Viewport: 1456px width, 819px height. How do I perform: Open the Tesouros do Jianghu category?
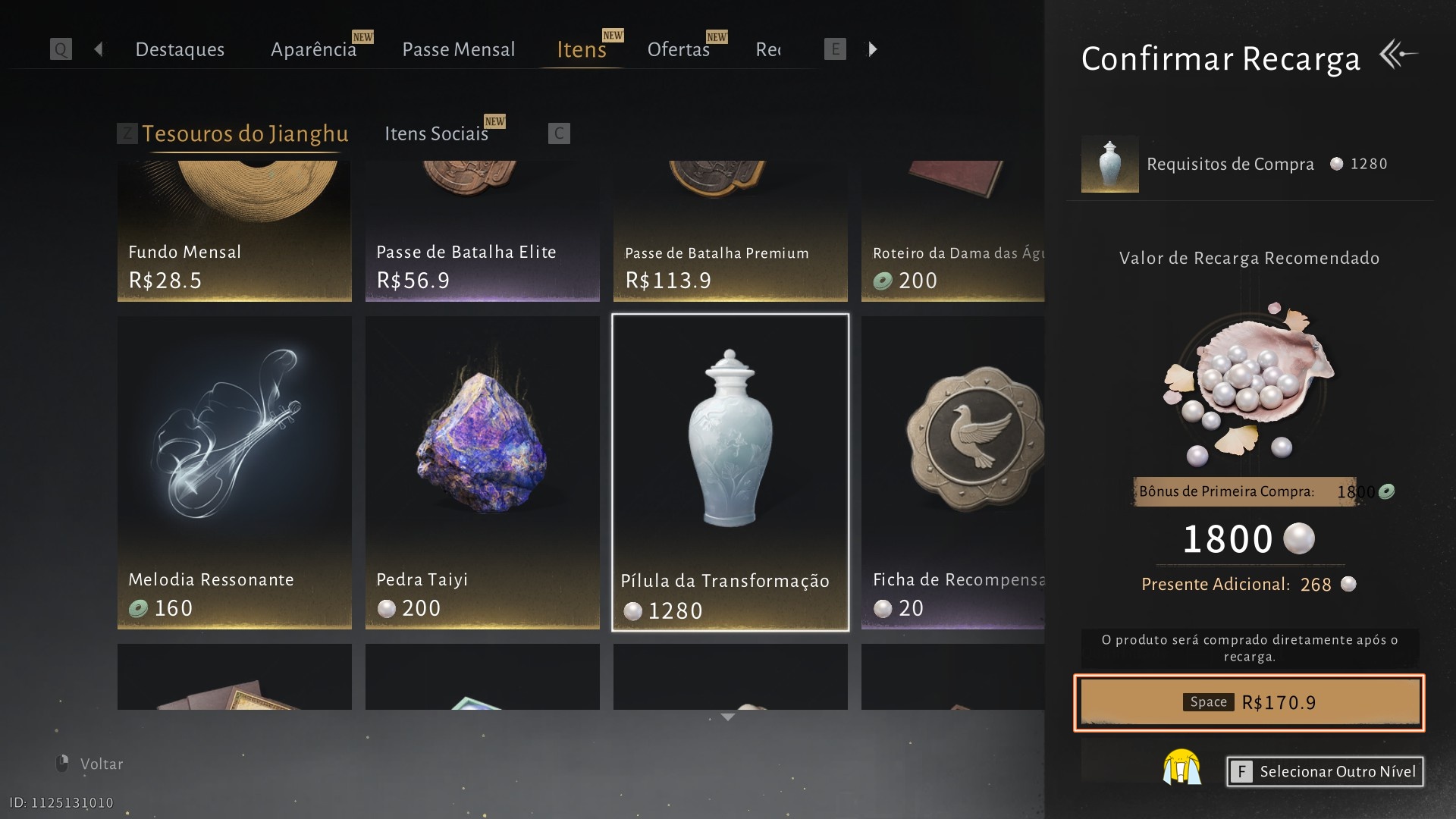pos(245,133)
